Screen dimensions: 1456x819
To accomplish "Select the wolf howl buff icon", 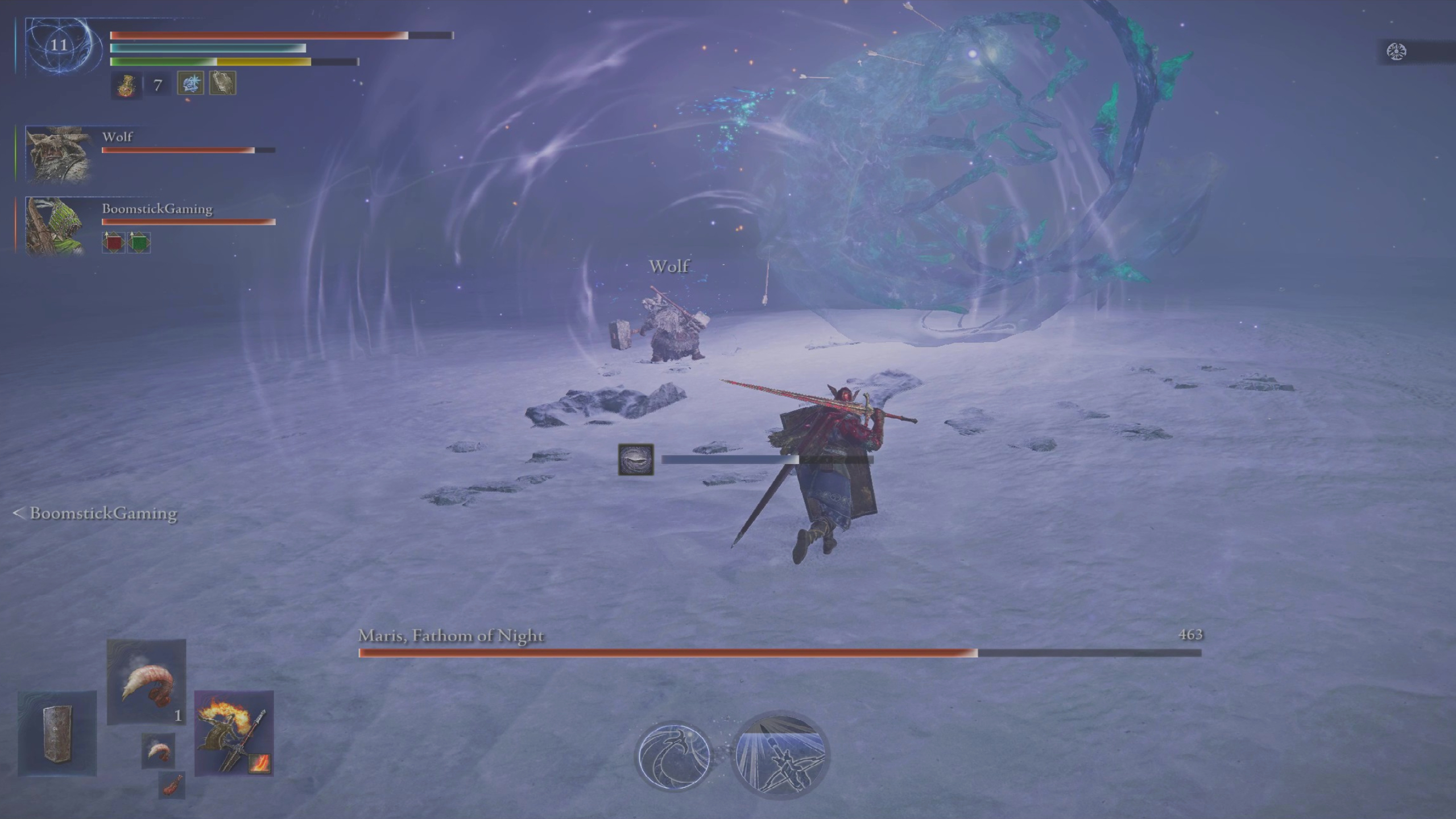I will (x=224, y=84).
